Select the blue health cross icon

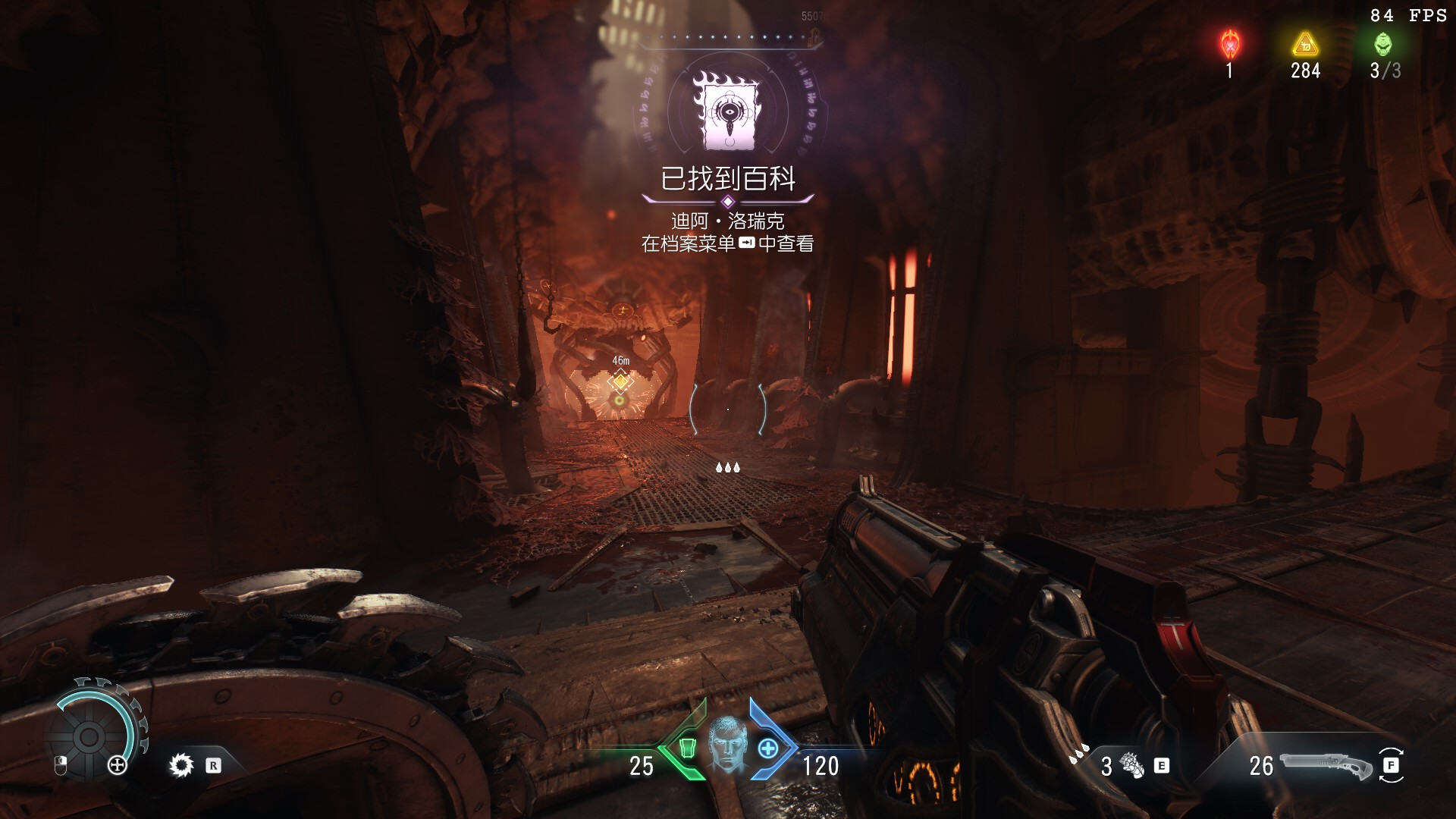(x=767, y=748)
